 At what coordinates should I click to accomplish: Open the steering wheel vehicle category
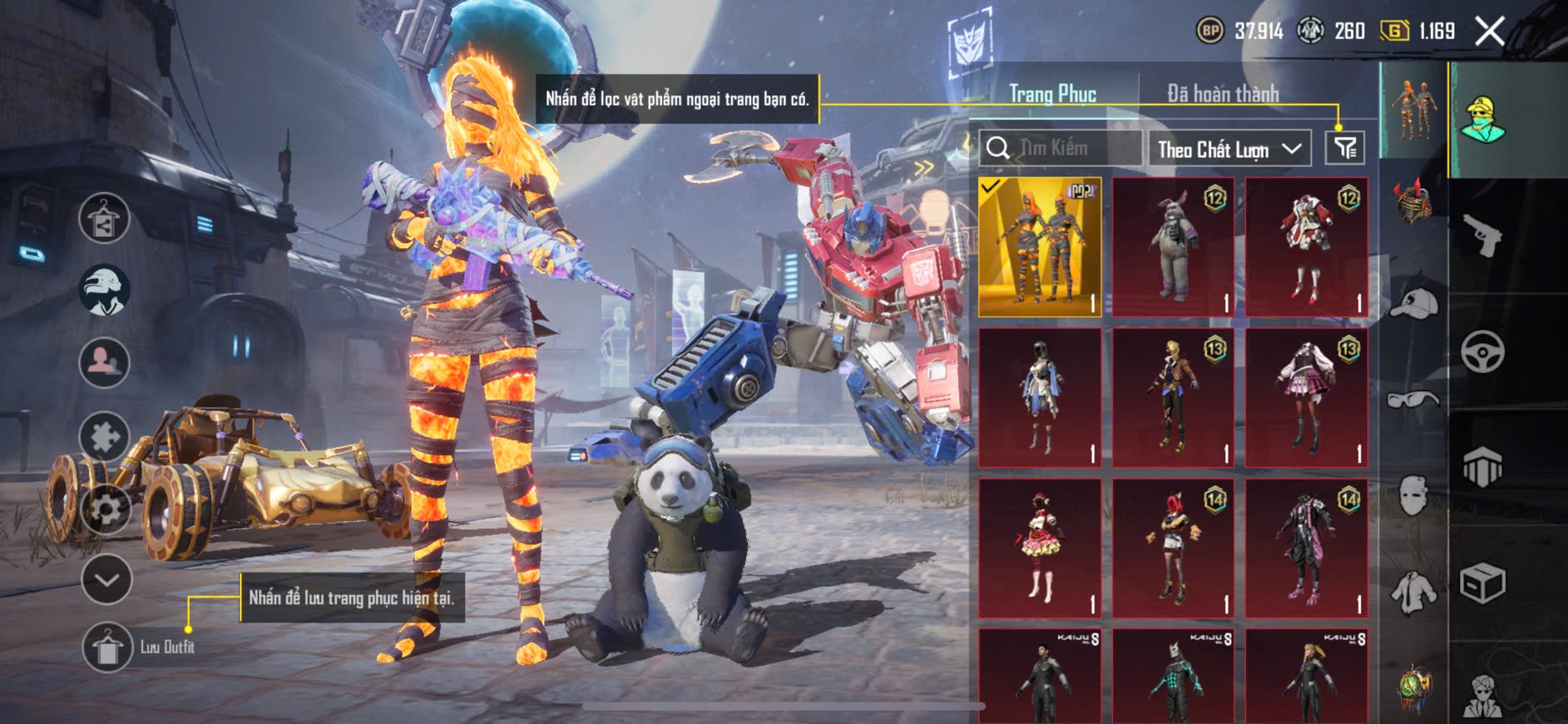click(x=1481, y=351)
